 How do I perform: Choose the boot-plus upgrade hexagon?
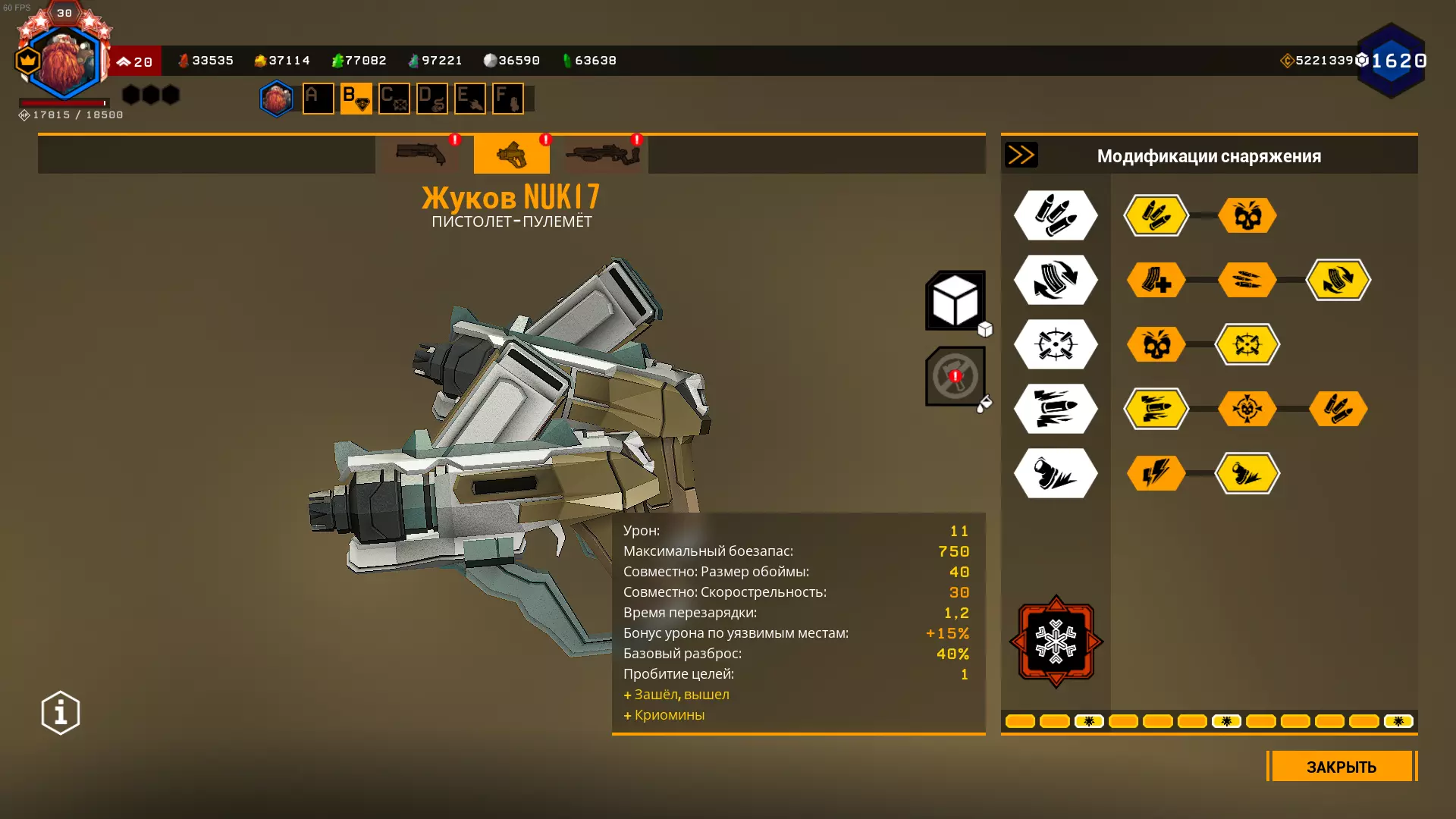click(1156, 280)
